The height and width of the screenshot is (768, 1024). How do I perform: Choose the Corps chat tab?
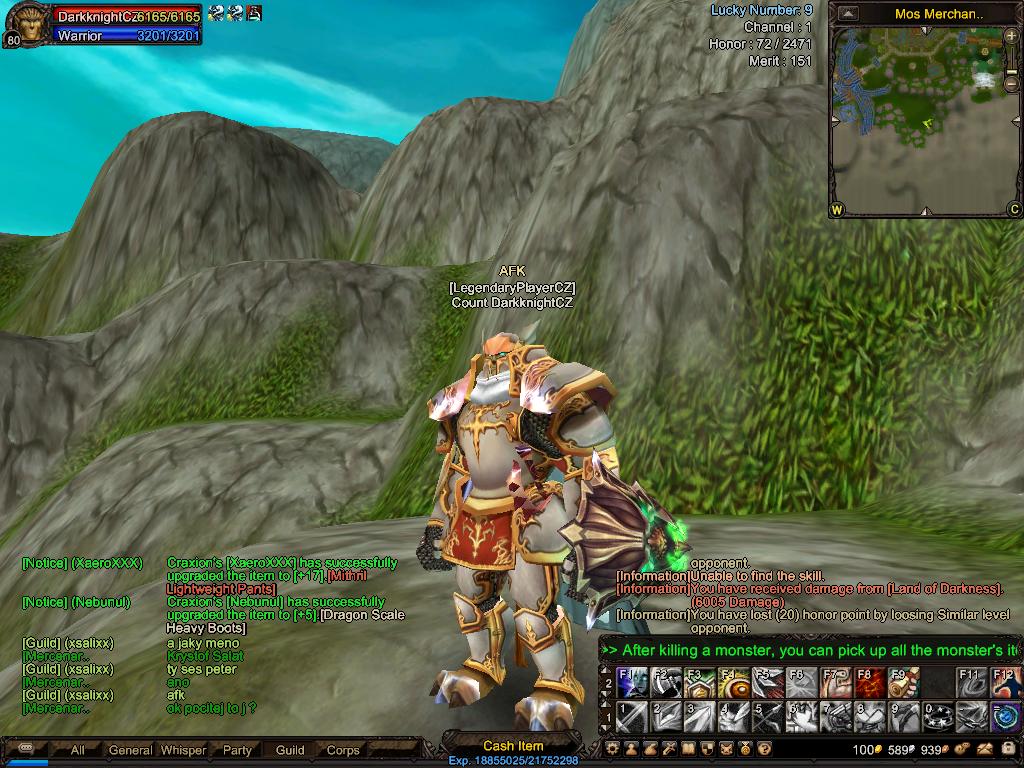tap(343, 750)
